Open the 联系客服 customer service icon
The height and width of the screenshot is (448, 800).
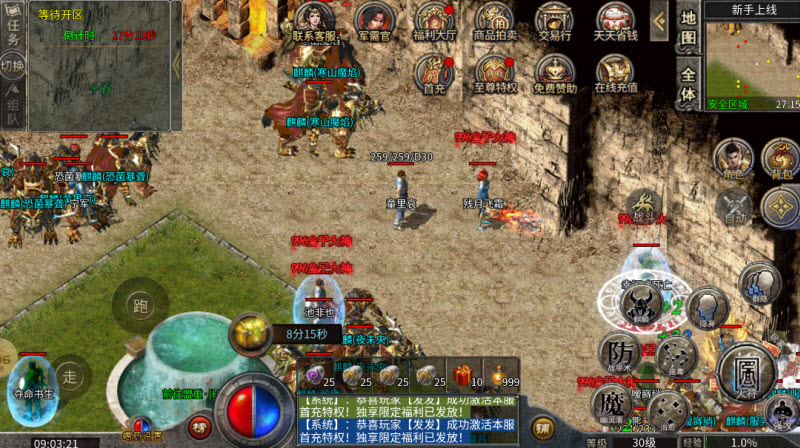point(312,20)
